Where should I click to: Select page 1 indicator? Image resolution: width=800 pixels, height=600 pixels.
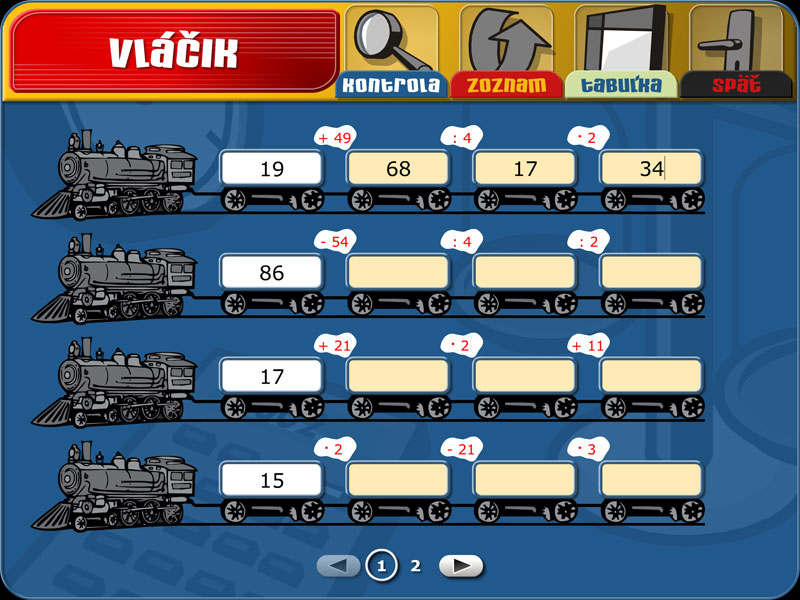(380, 566)
